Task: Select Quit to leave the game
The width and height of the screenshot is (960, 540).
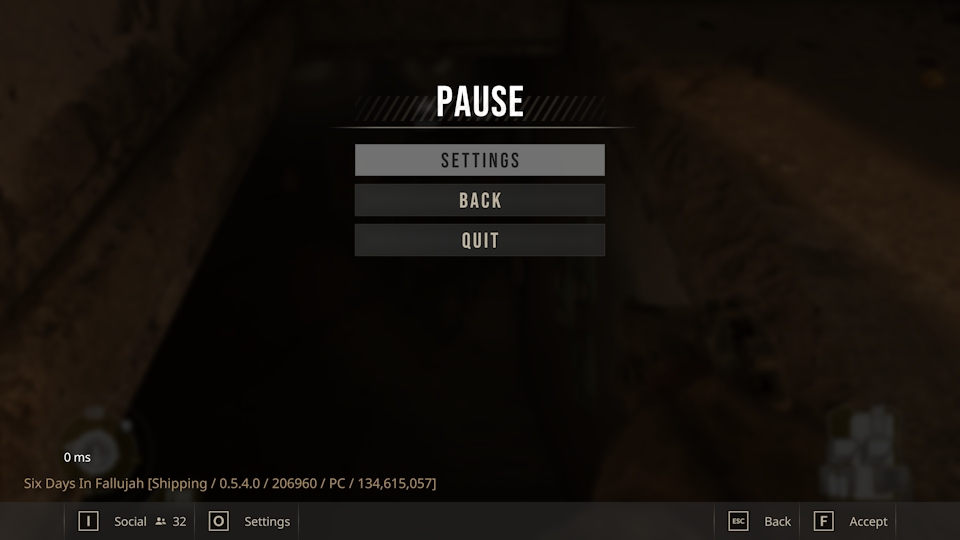Action: tap(480, 240)
